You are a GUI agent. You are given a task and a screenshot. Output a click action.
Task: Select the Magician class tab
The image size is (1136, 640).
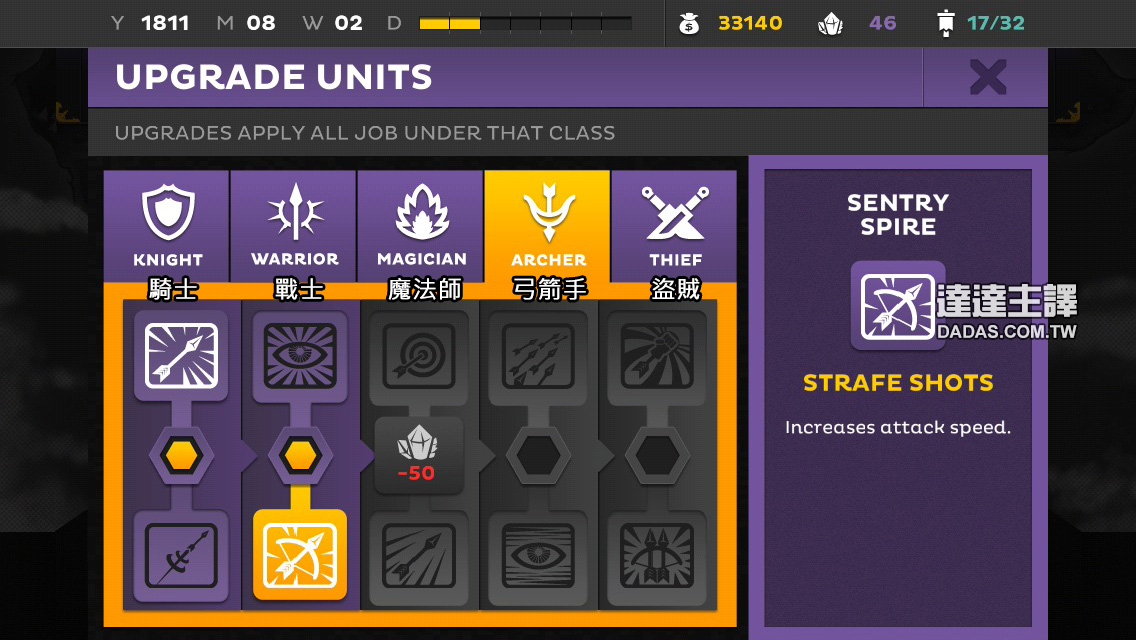tap(421, 226)
